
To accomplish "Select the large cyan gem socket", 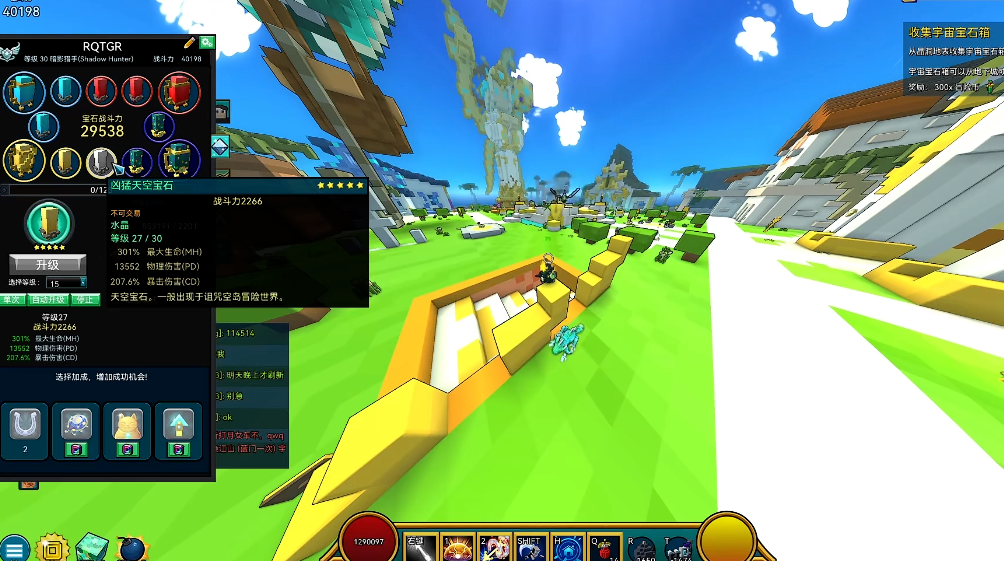I will tap(23, 93).
